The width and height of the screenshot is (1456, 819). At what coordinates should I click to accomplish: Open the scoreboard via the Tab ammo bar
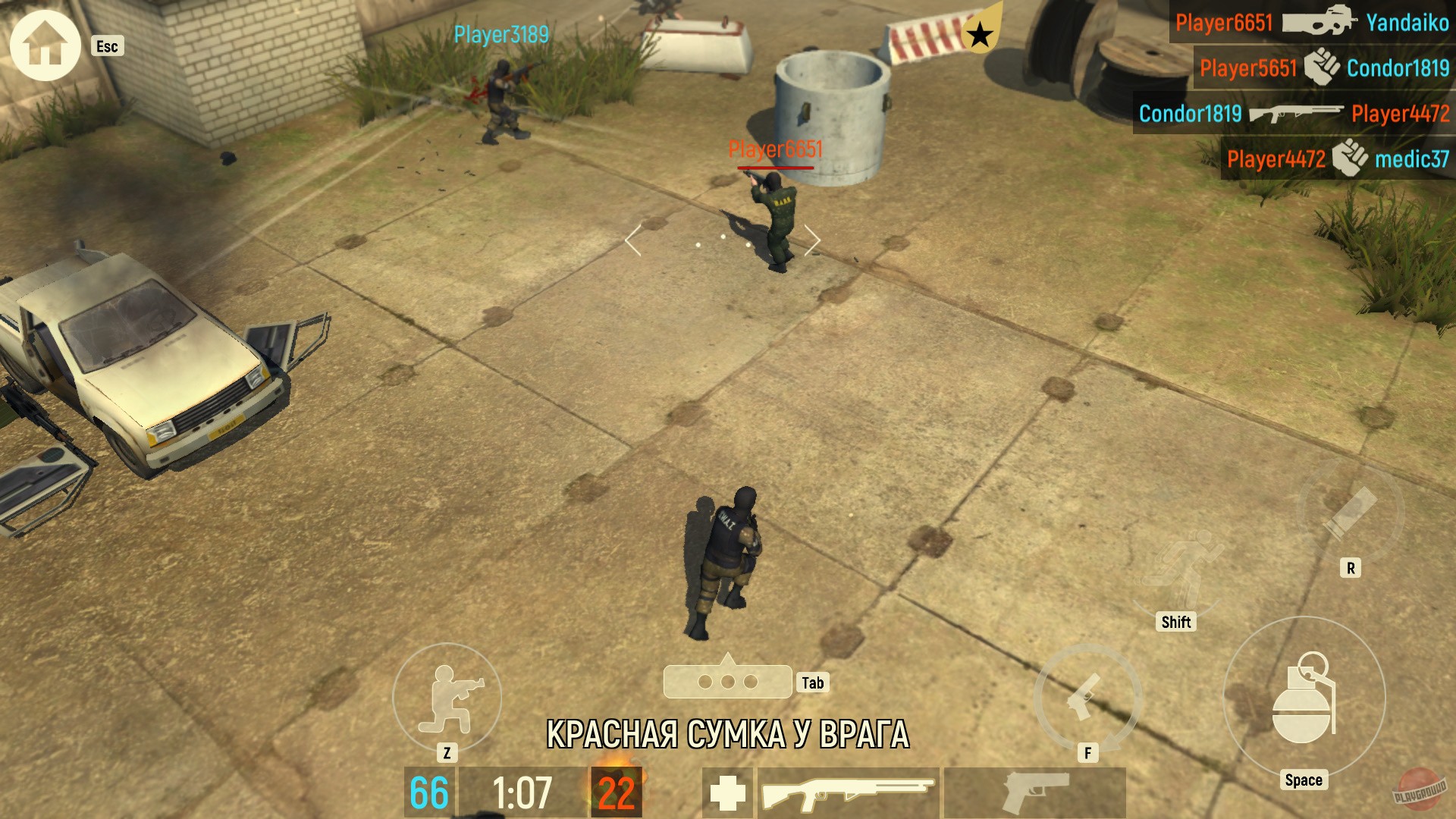click(728, 681)
